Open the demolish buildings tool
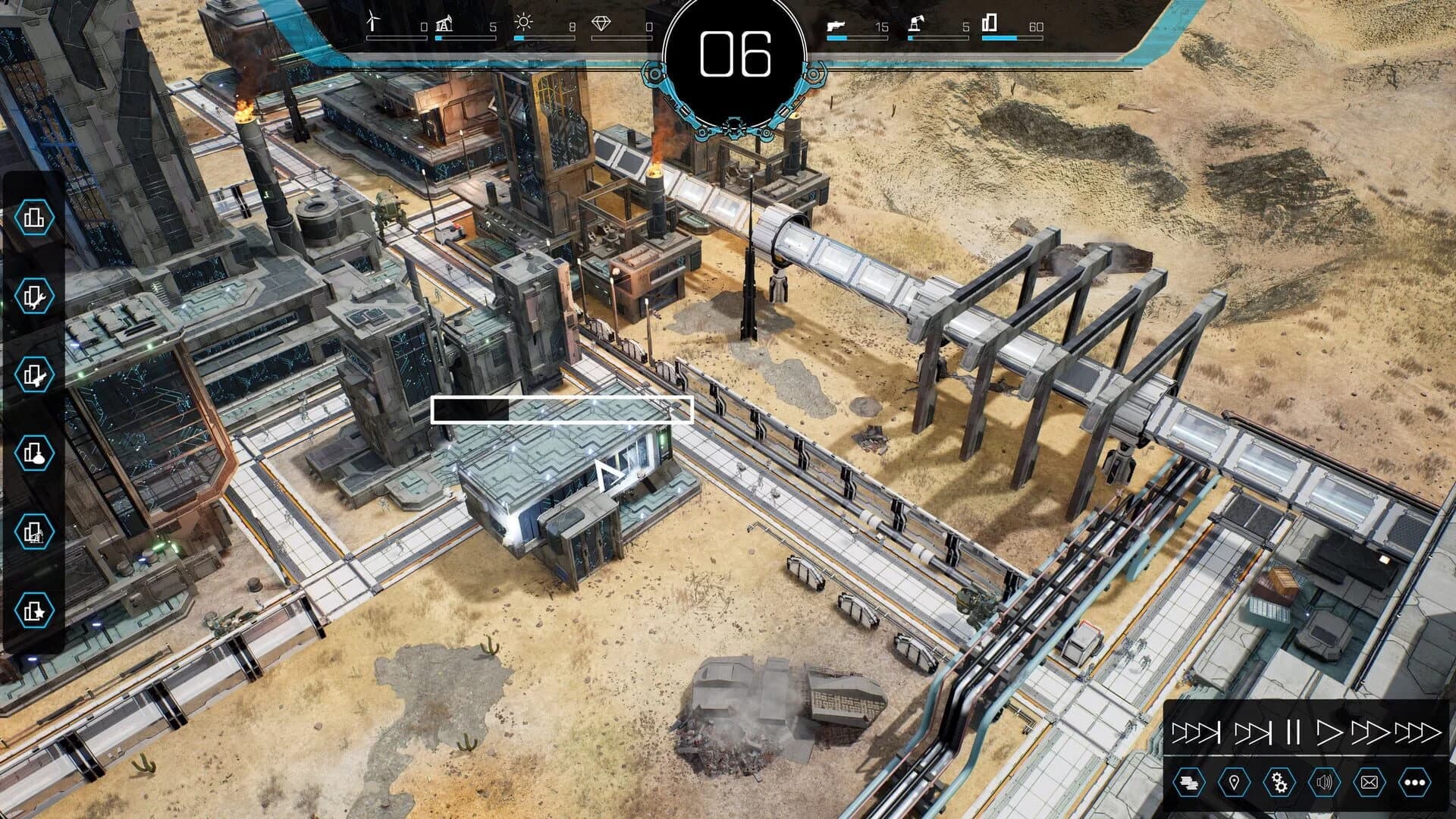The height and width of the screenshot is (819, 1456). click(x=36, y=373)
